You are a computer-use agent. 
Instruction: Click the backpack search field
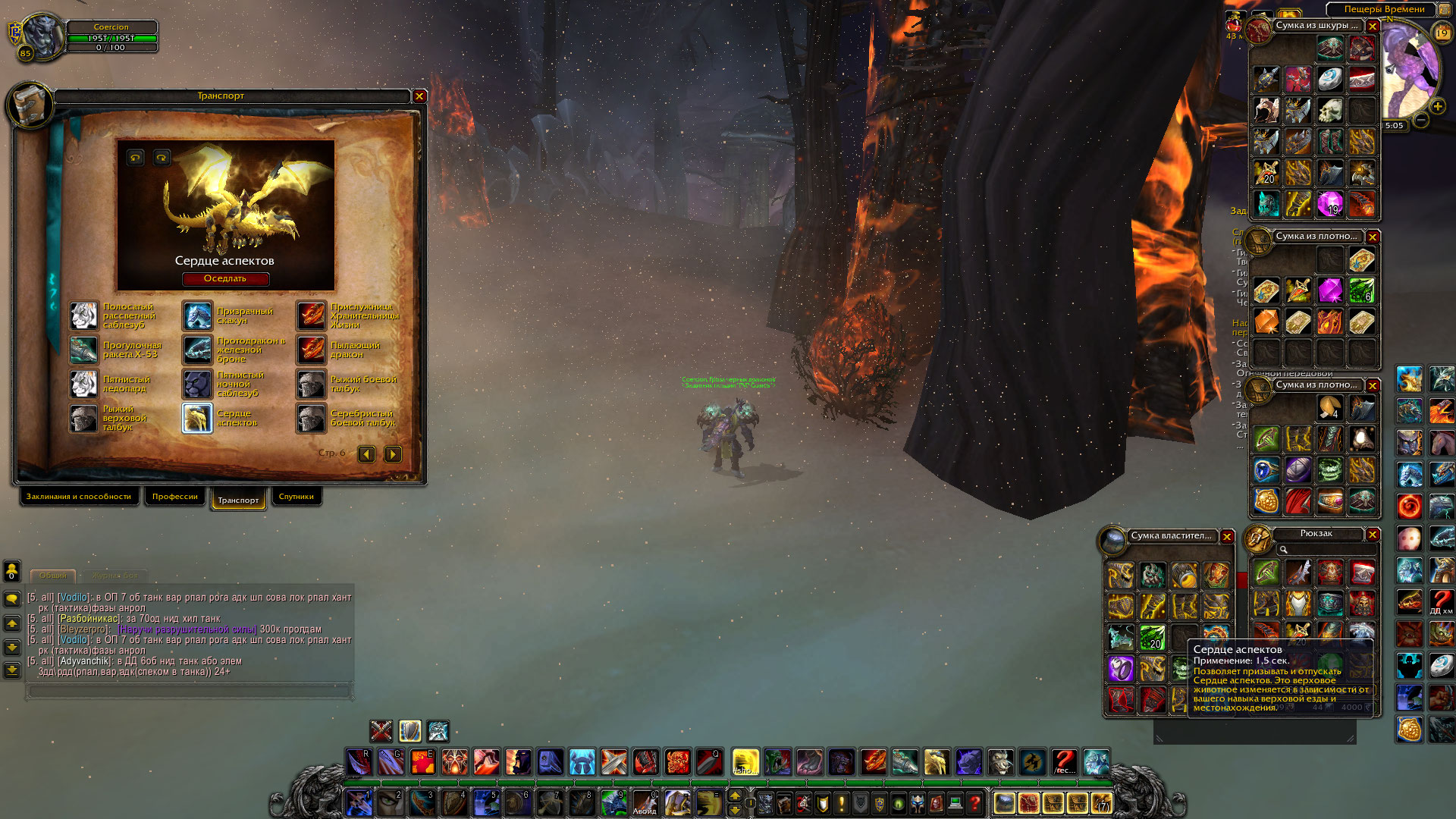click(x=1327, y=550)
